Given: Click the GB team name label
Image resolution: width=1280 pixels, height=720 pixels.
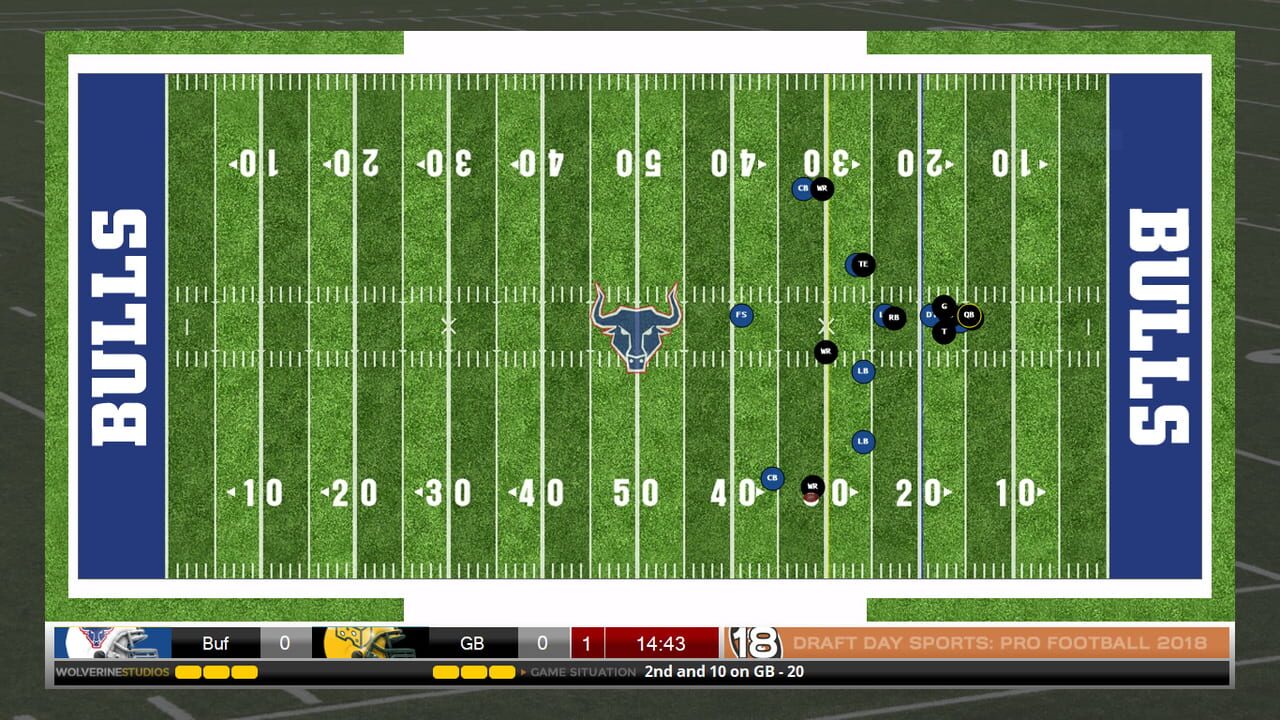Looking at the screenshot, I should (470, 642).
